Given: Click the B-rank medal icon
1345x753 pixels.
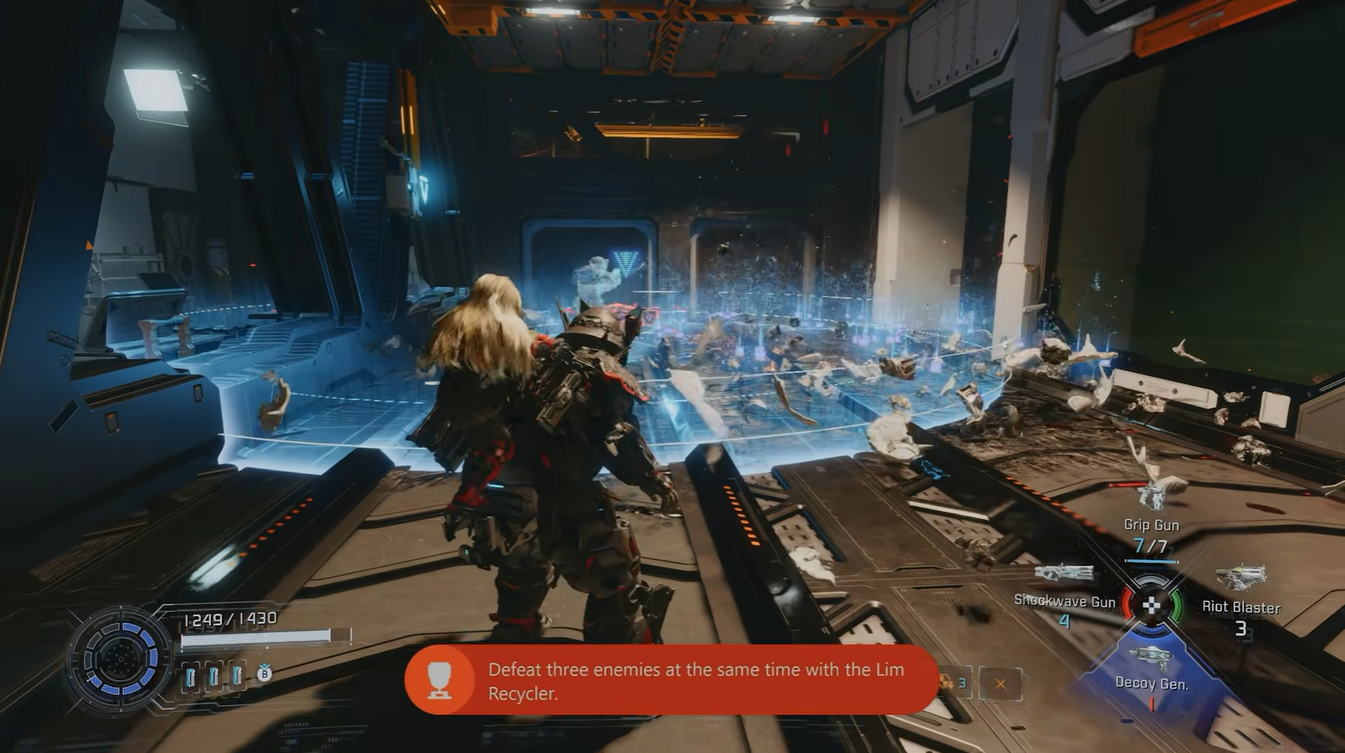Looking at the screenshot, I should [x=264, y=675].
